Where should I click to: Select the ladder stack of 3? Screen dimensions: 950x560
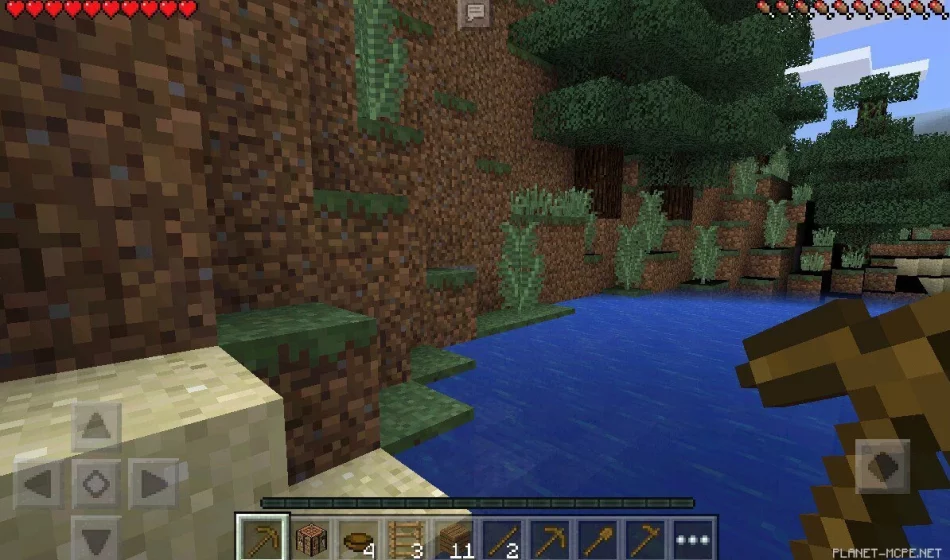[x=406, y=536]
